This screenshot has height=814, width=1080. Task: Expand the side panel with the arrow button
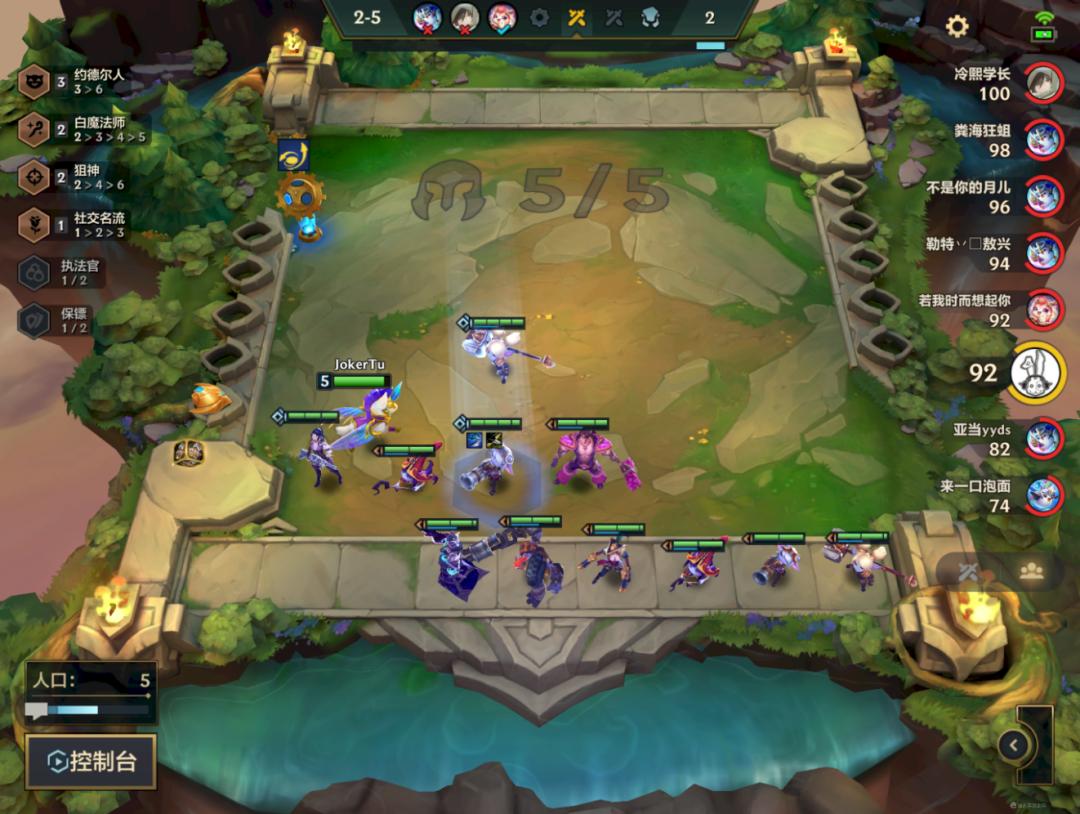coord(1013,744)
